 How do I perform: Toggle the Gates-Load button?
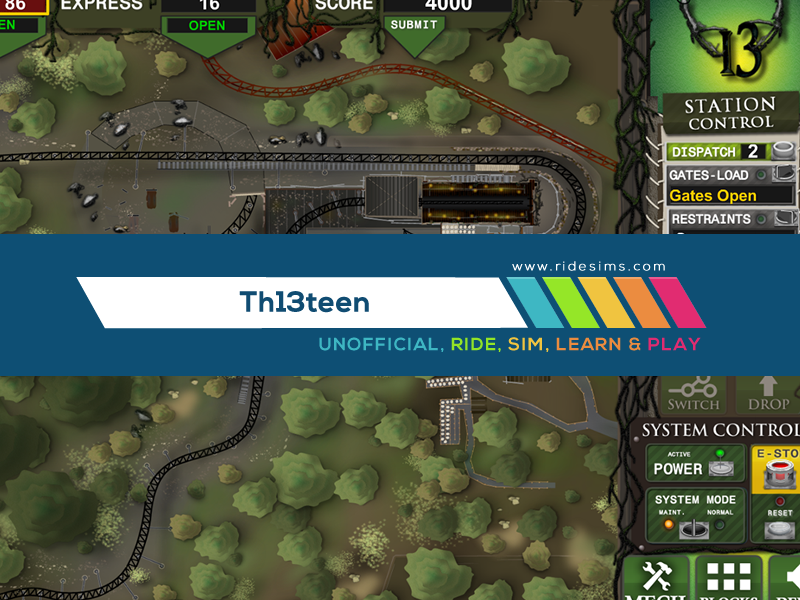[x=783, y=175]
